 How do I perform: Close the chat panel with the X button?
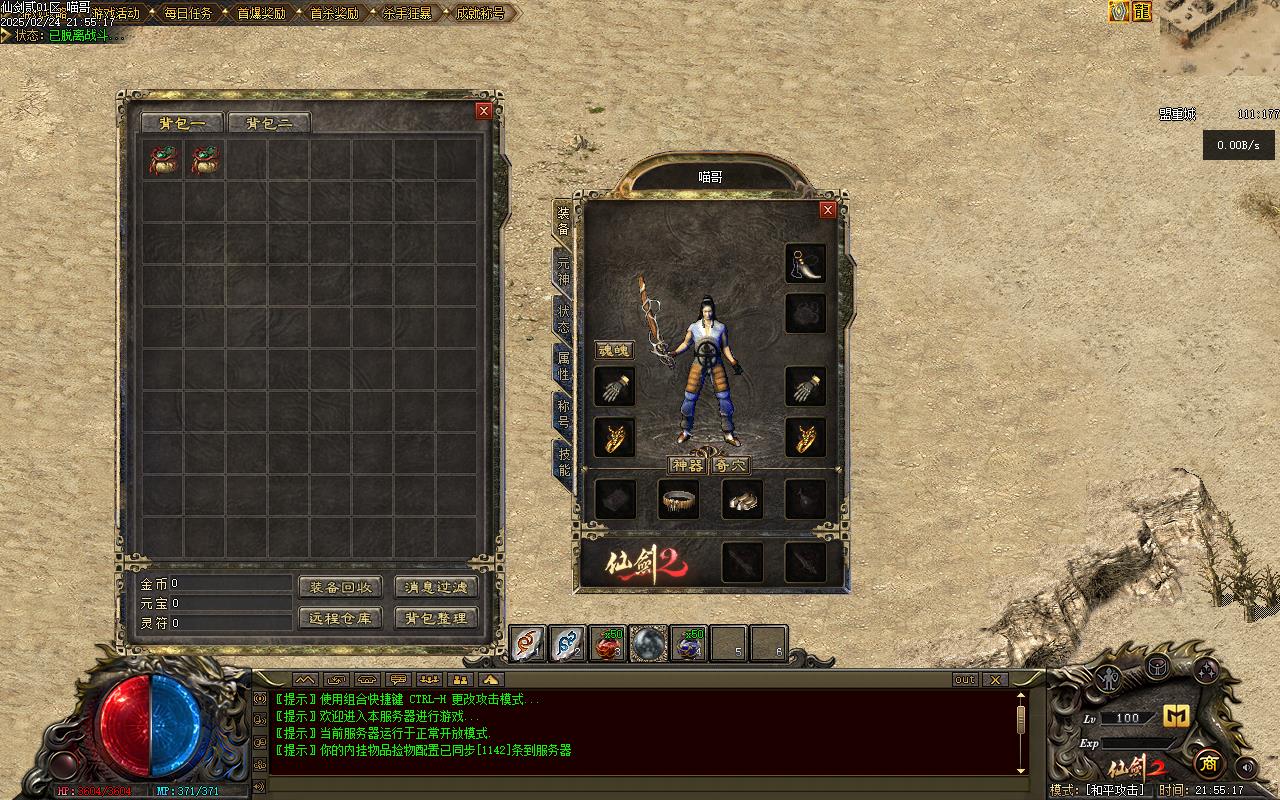(x=994, y=680)
